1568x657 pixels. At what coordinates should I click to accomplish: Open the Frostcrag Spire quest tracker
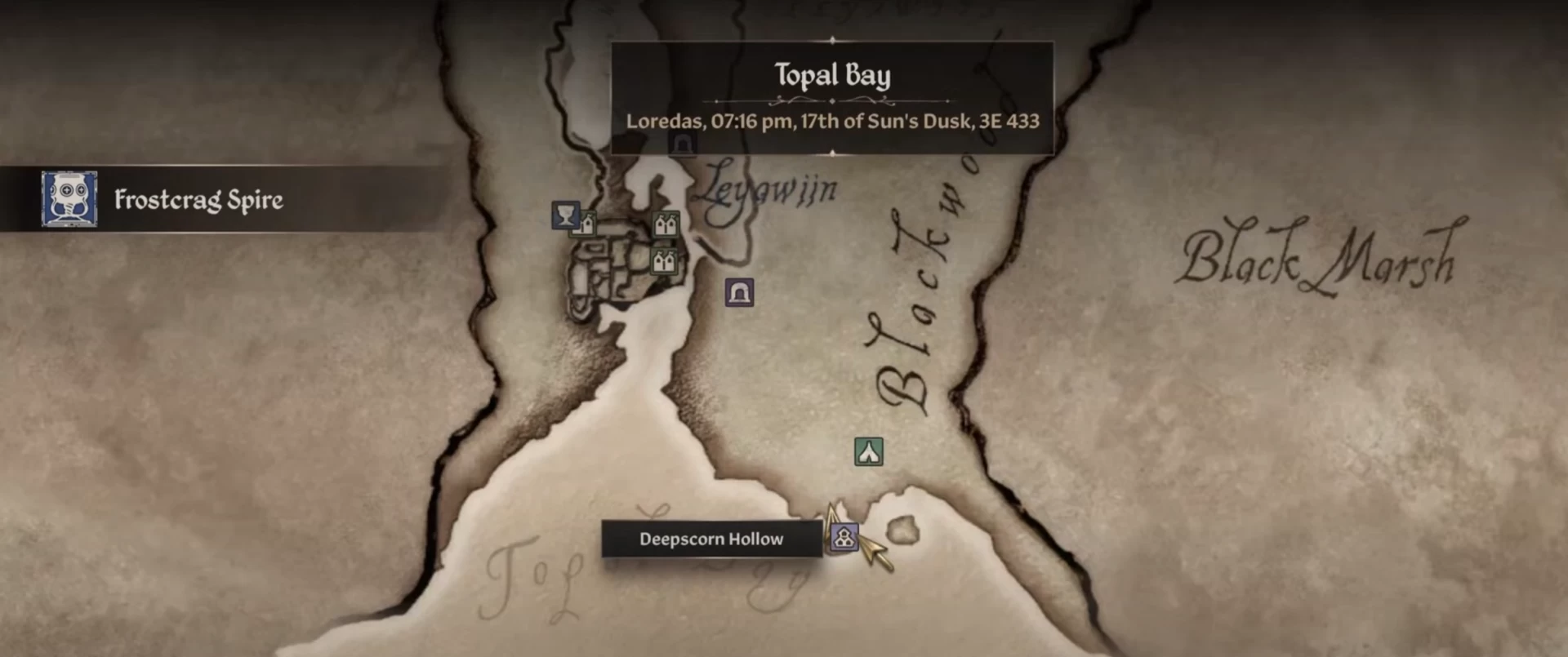tap(198, 199)
